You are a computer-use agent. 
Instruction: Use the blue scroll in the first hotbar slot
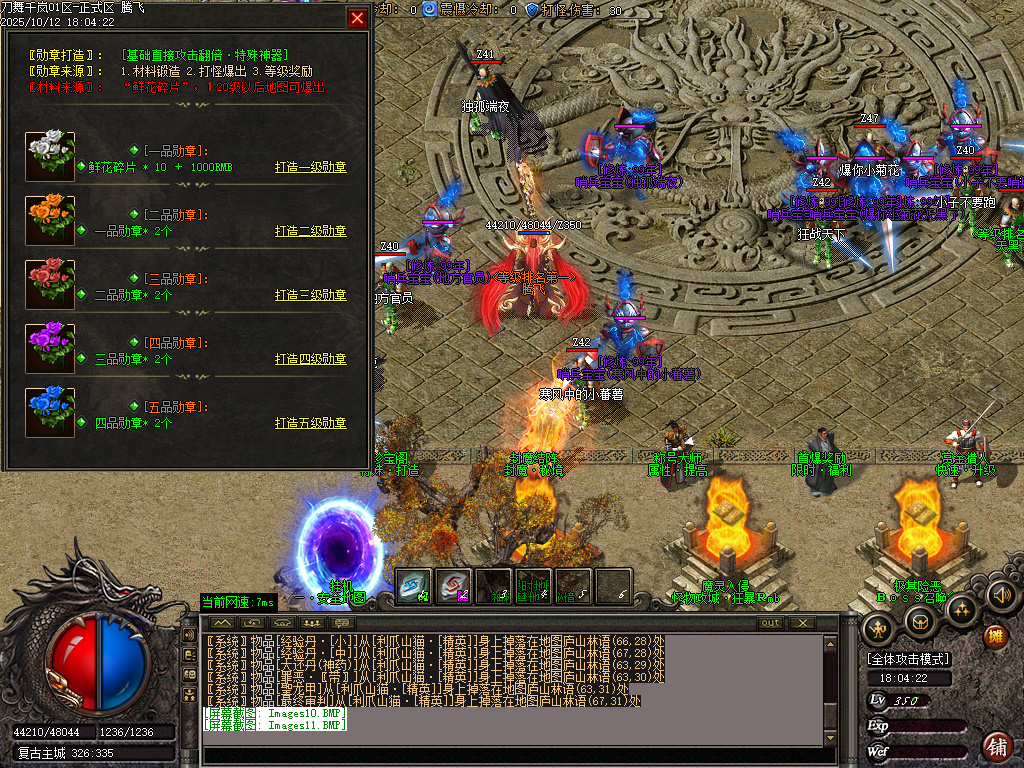coord(414,587)
